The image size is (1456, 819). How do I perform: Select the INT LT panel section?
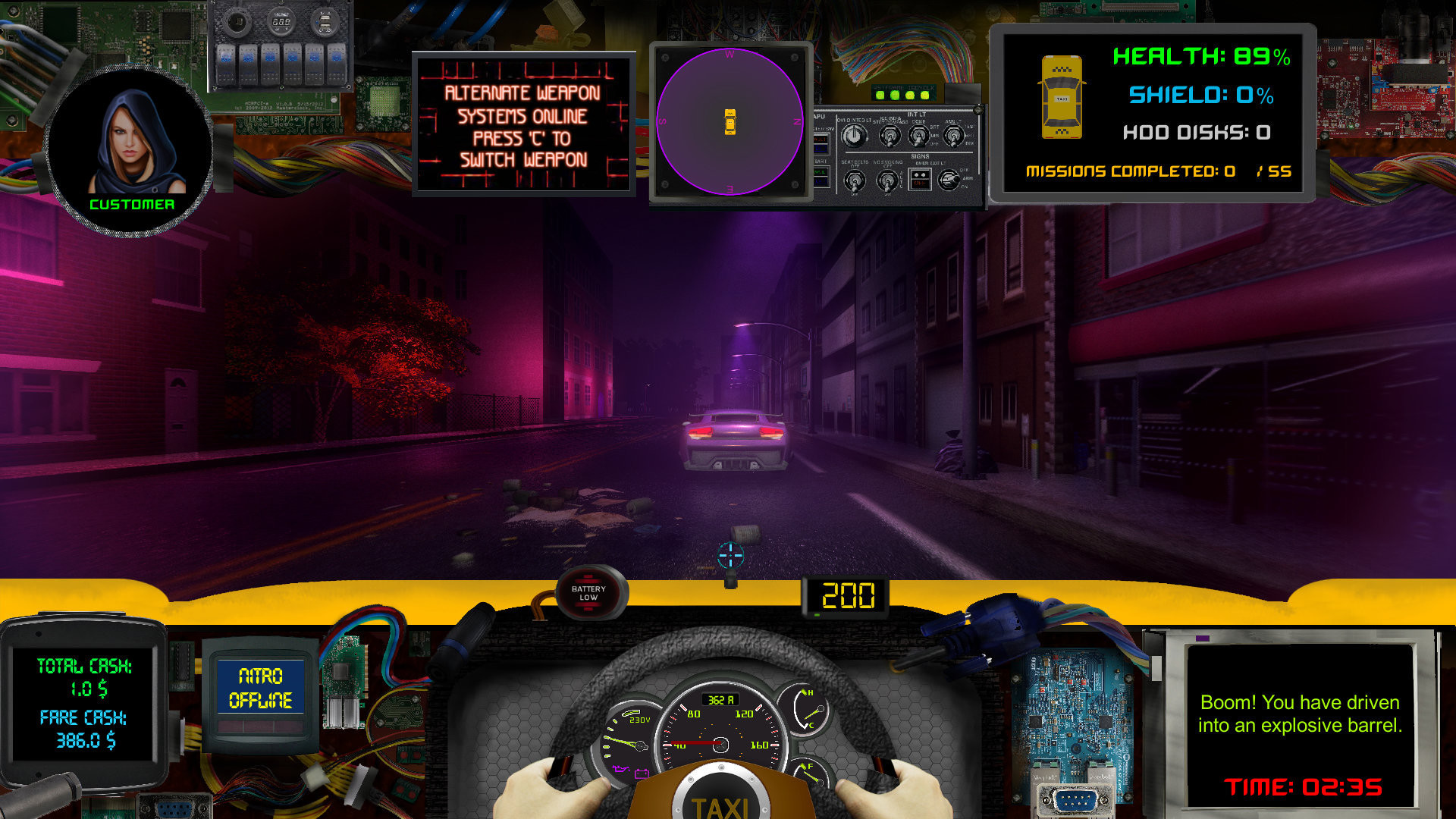pos(916,115)
